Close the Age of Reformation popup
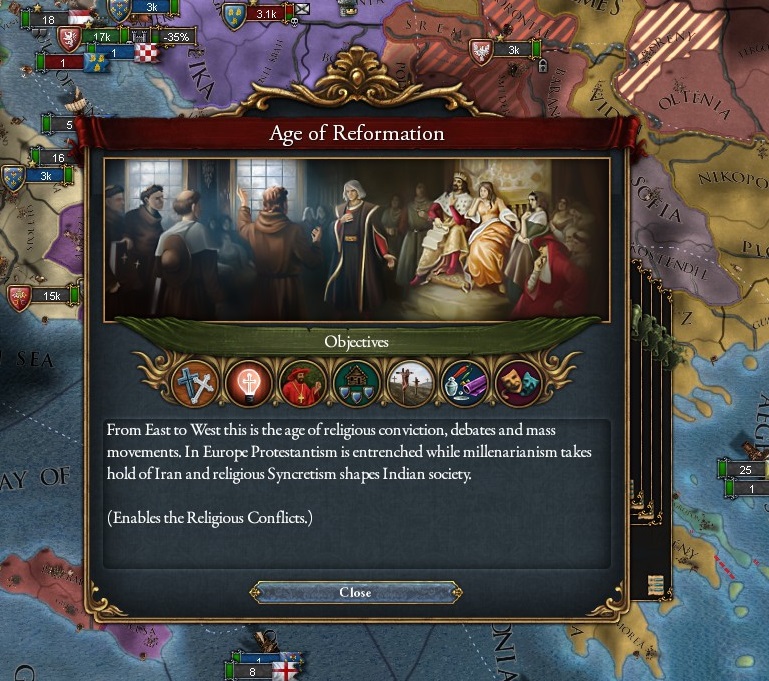The image size is (769, 681). coord(355,592)
